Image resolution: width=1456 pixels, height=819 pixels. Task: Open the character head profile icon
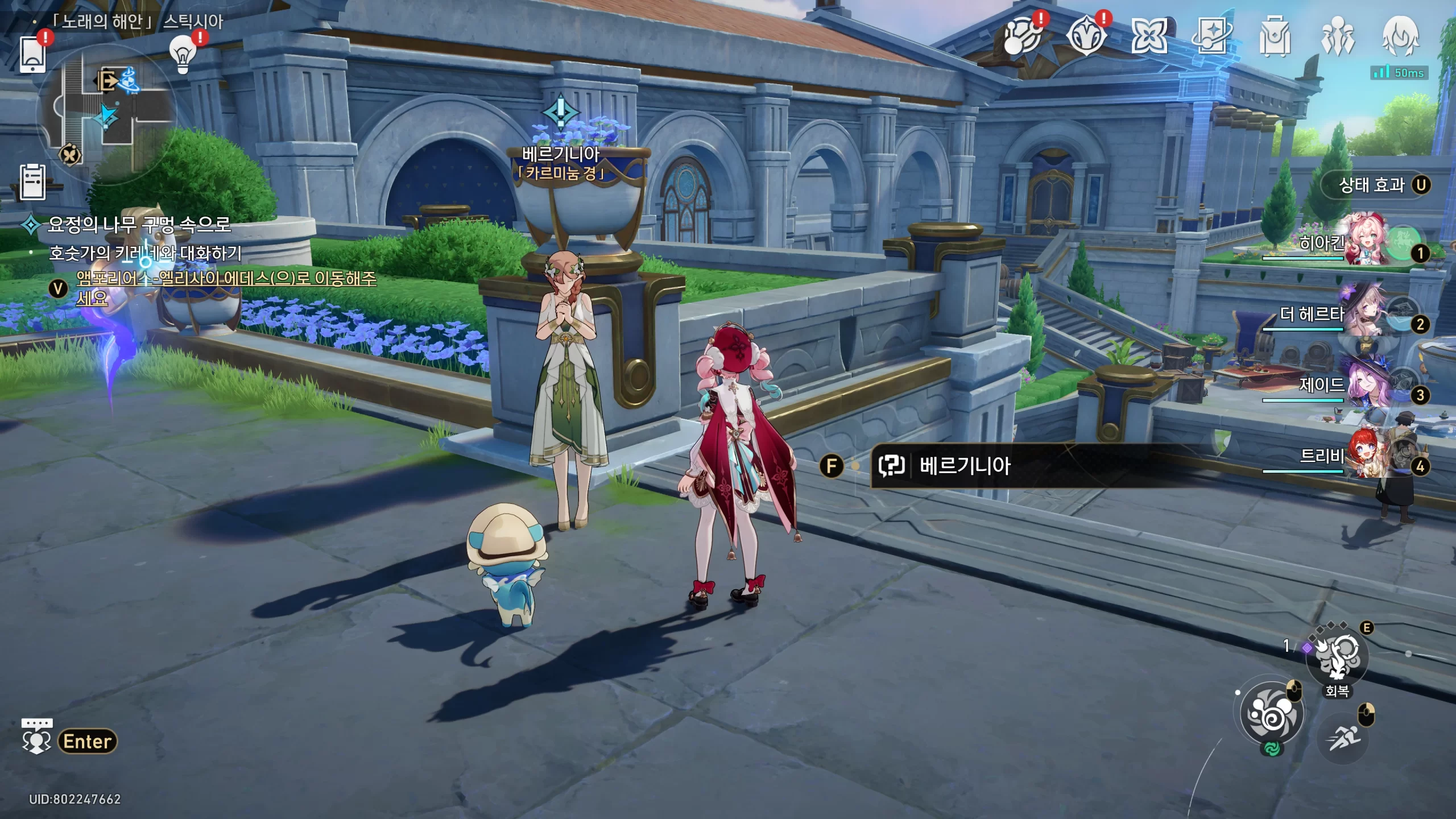[1400, 36]
